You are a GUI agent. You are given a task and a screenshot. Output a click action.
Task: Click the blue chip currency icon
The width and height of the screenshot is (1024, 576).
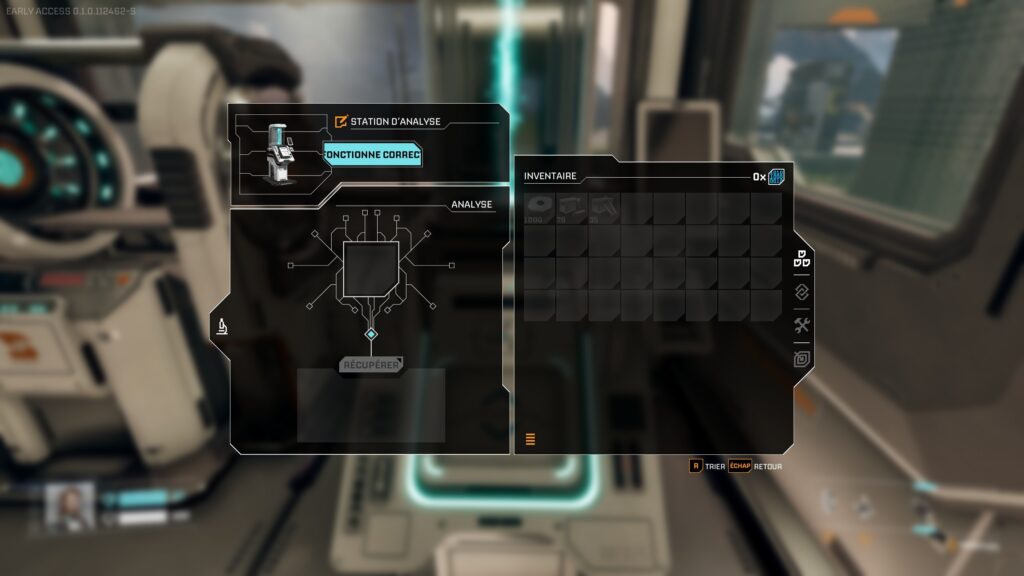tap(776, 177)
